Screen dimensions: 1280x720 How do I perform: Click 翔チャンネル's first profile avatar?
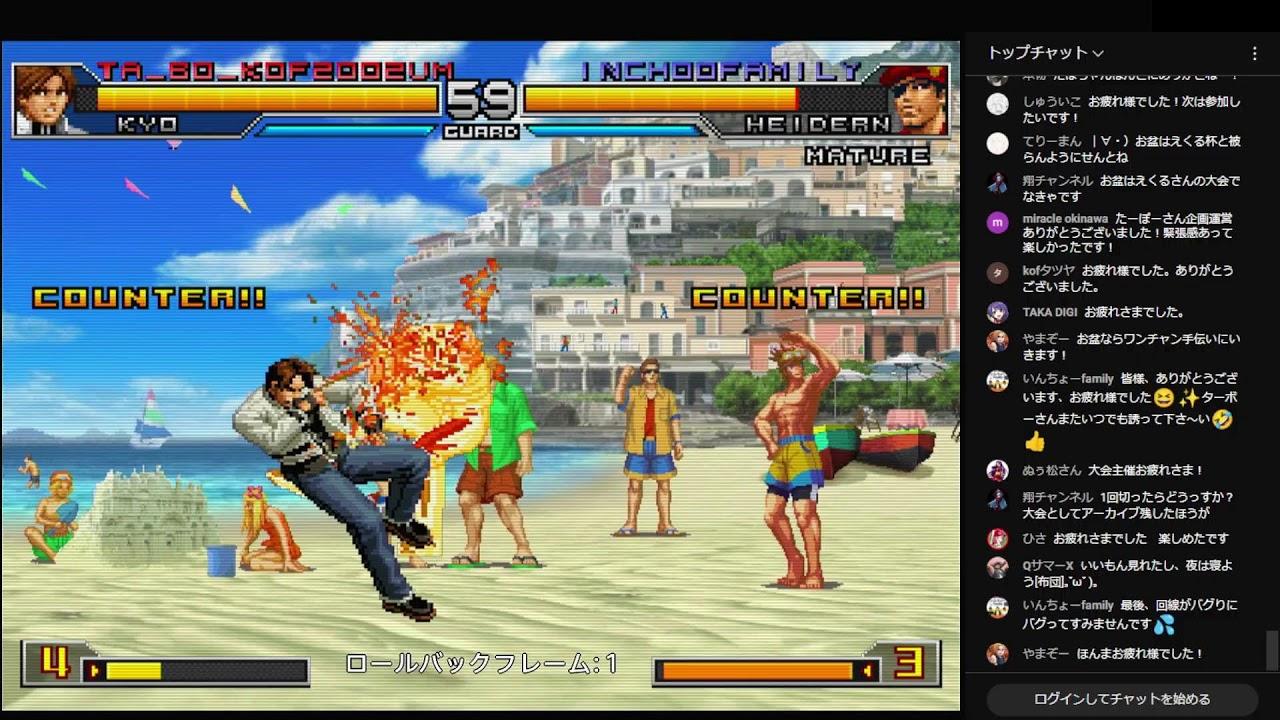point(997,183)
